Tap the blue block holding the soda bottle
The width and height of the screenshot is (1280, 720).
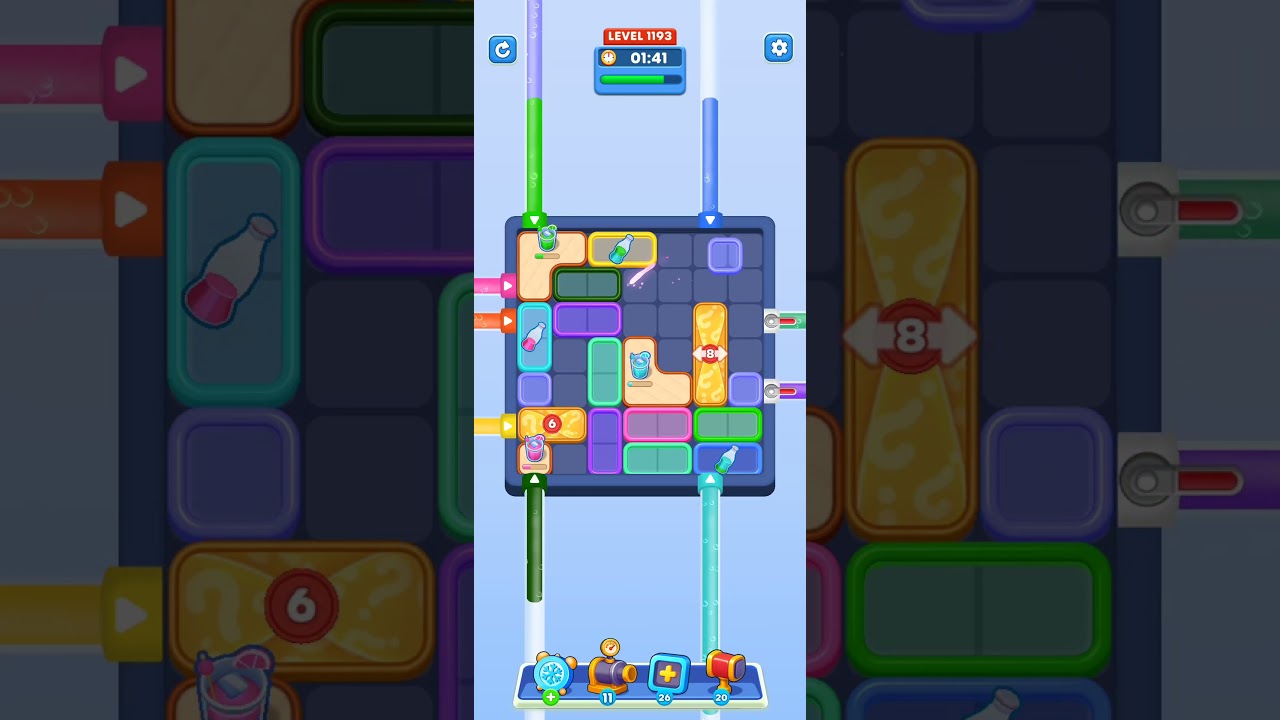[x=727, y=457]
